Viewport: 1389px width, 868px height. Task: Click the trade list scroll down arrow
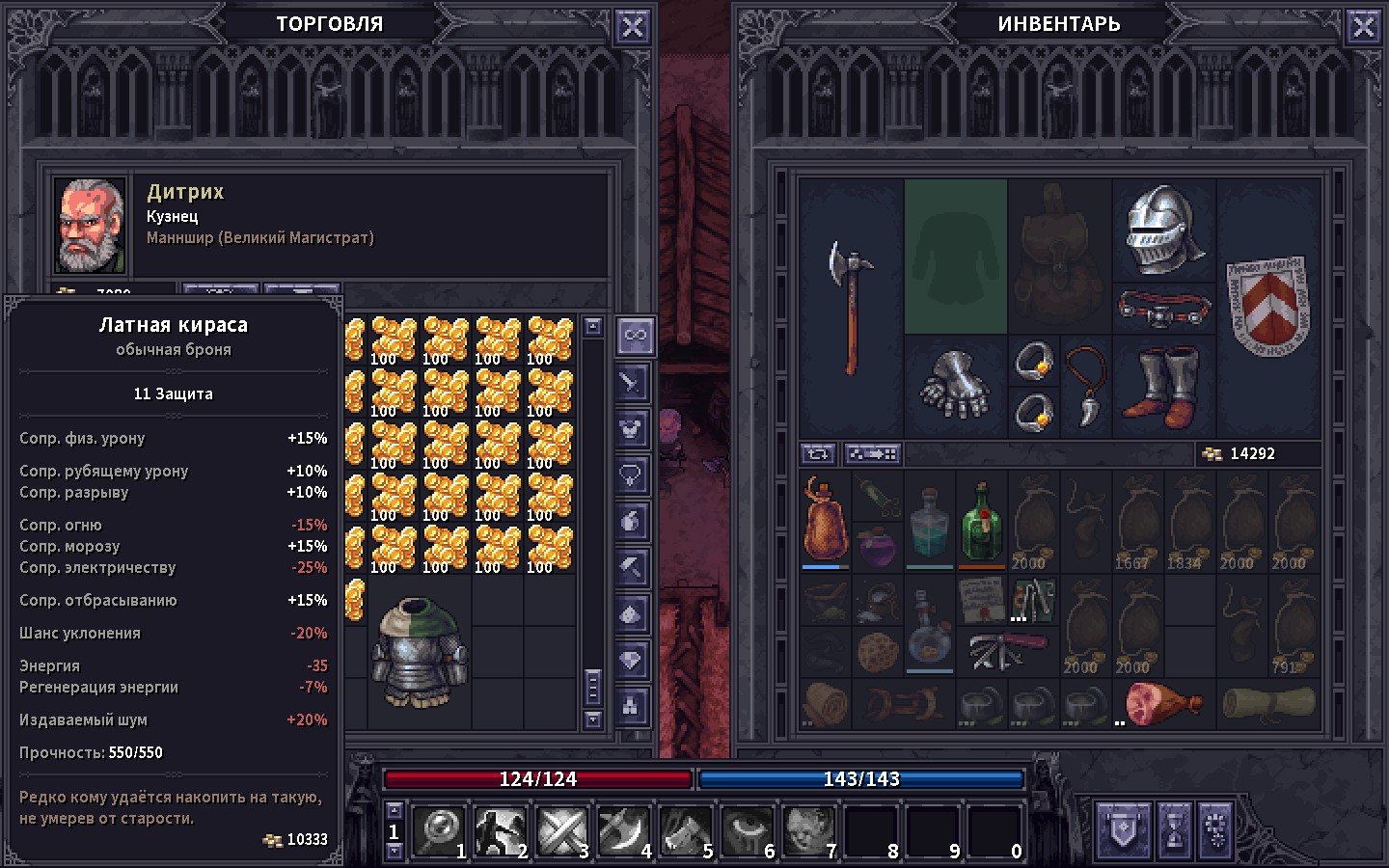coord(593,719)
